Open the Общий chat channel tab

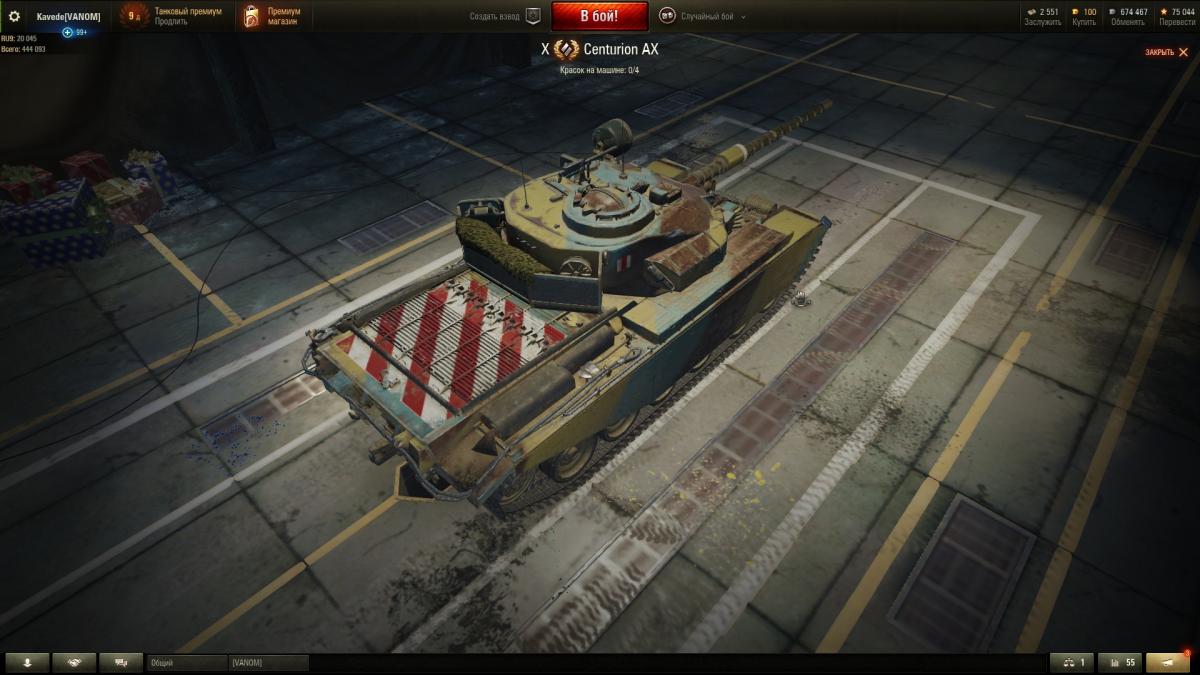[x=187, y=663]
